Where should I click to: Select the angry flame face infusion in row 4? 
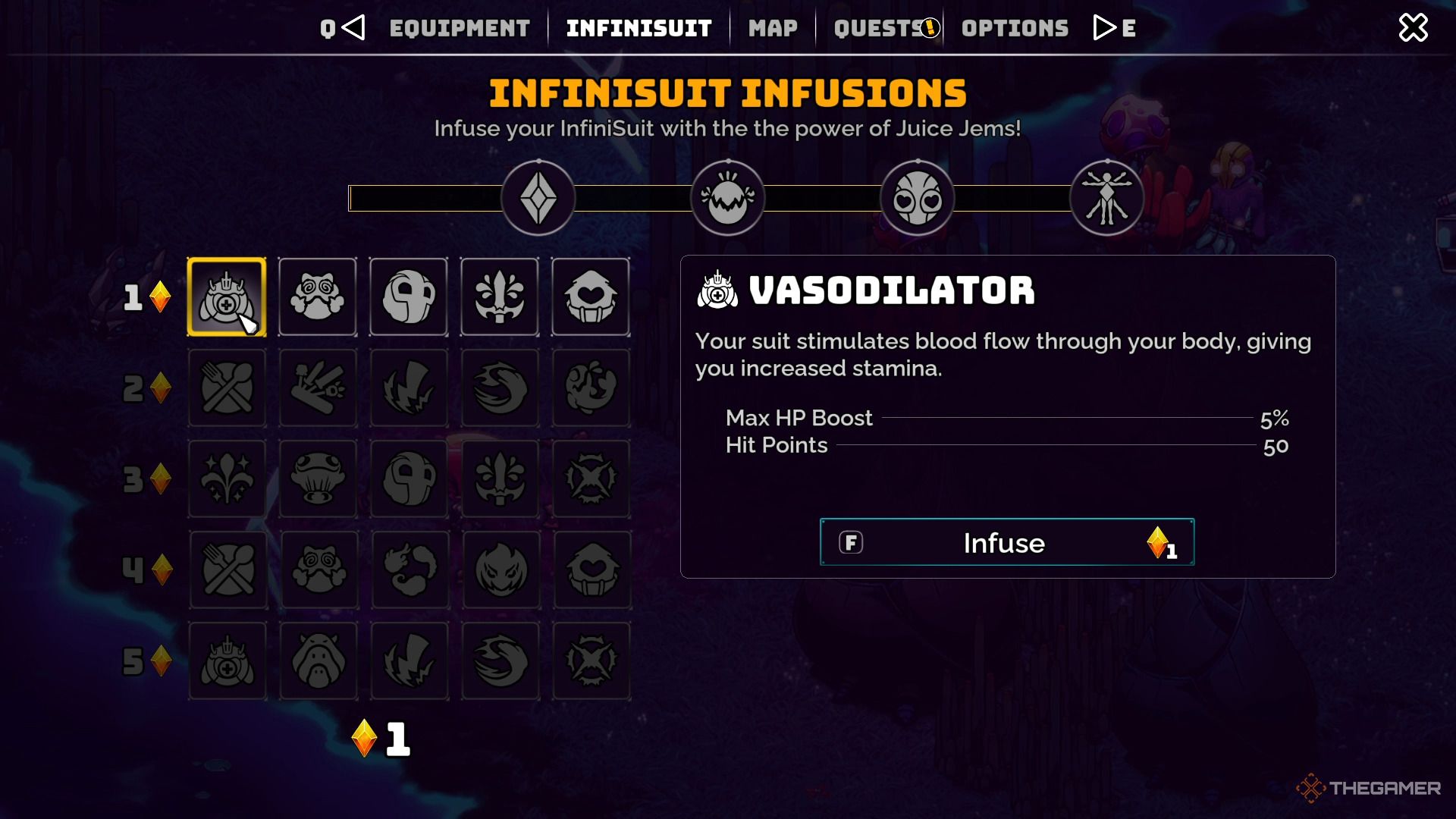click(500, 570)
